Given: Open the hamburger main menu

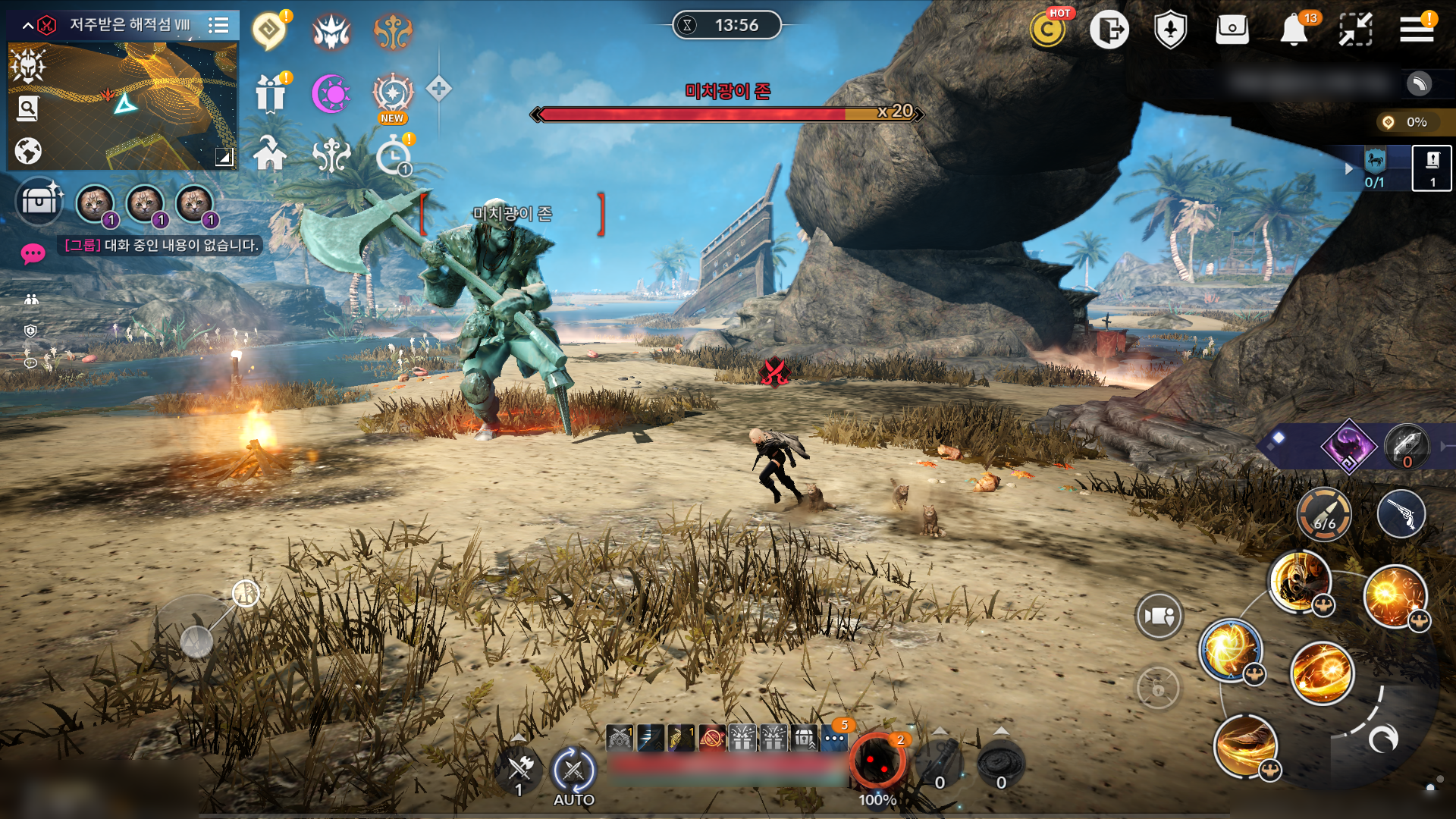Looking at the screenshot, I should [x=1416, y=30].
